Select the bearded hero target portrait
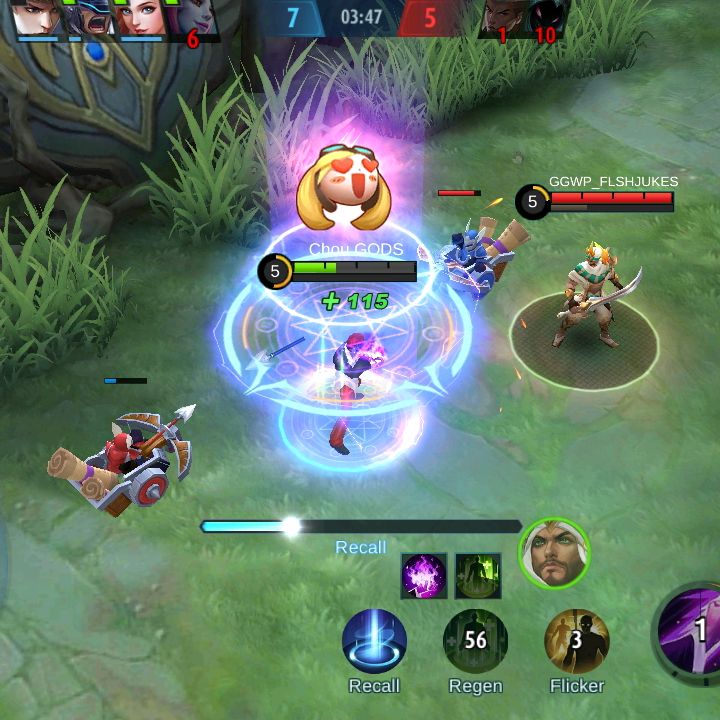This screenshot has width=720, height=720. click(x=554, y=554)
